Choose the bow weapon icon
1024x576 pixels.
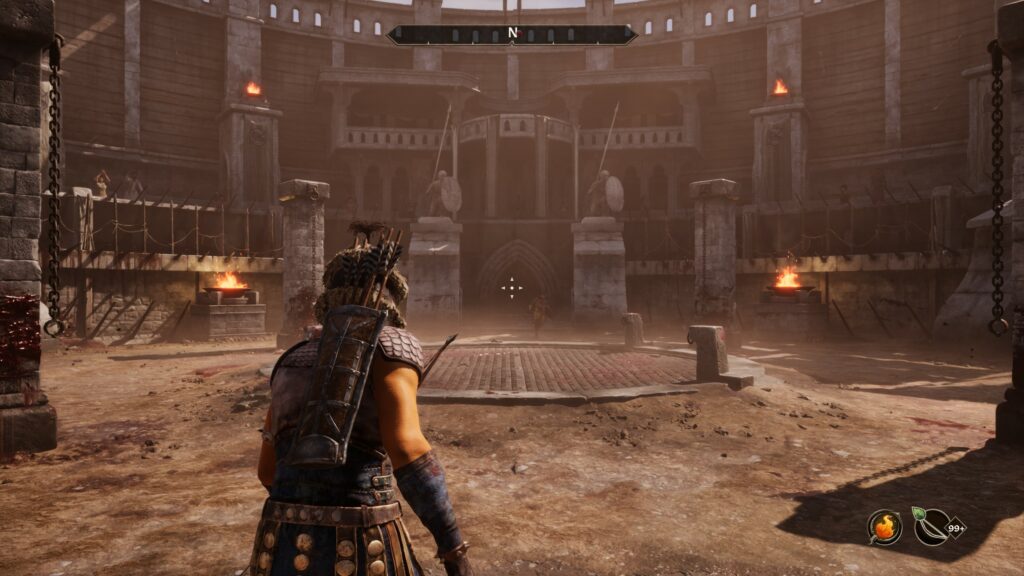point(932,526)
